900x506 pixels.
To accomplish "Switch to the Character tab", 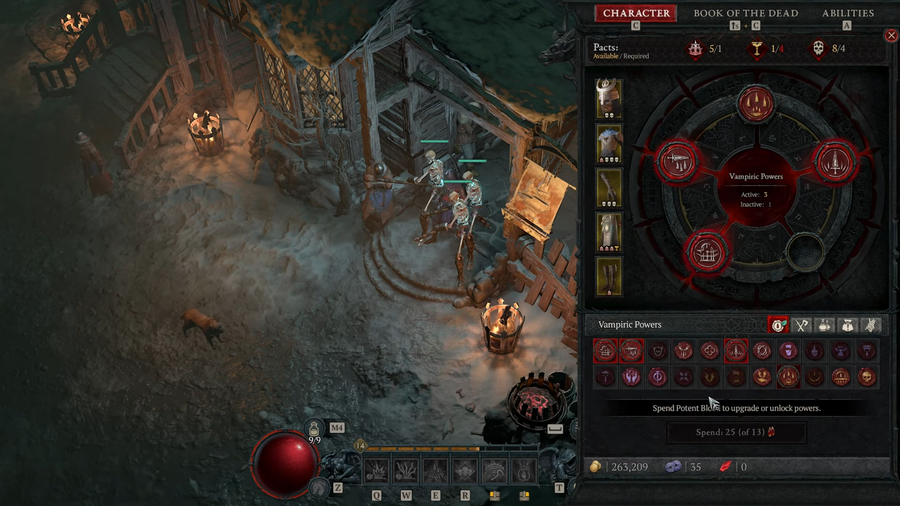I will (x=636, y=14).
